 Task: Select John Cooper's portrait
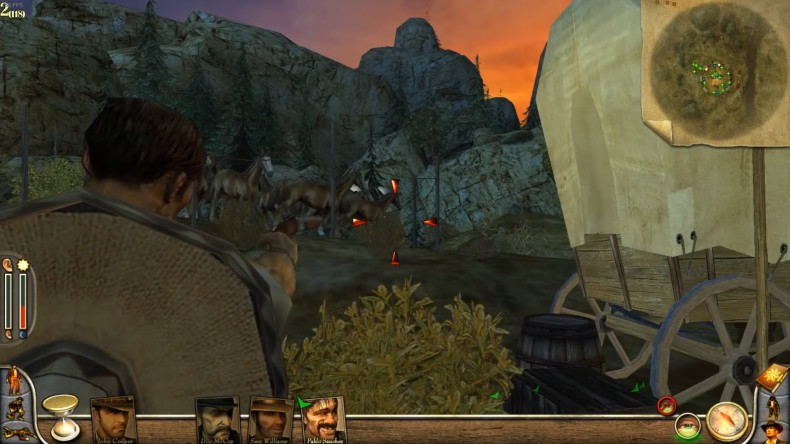(113, 419)
